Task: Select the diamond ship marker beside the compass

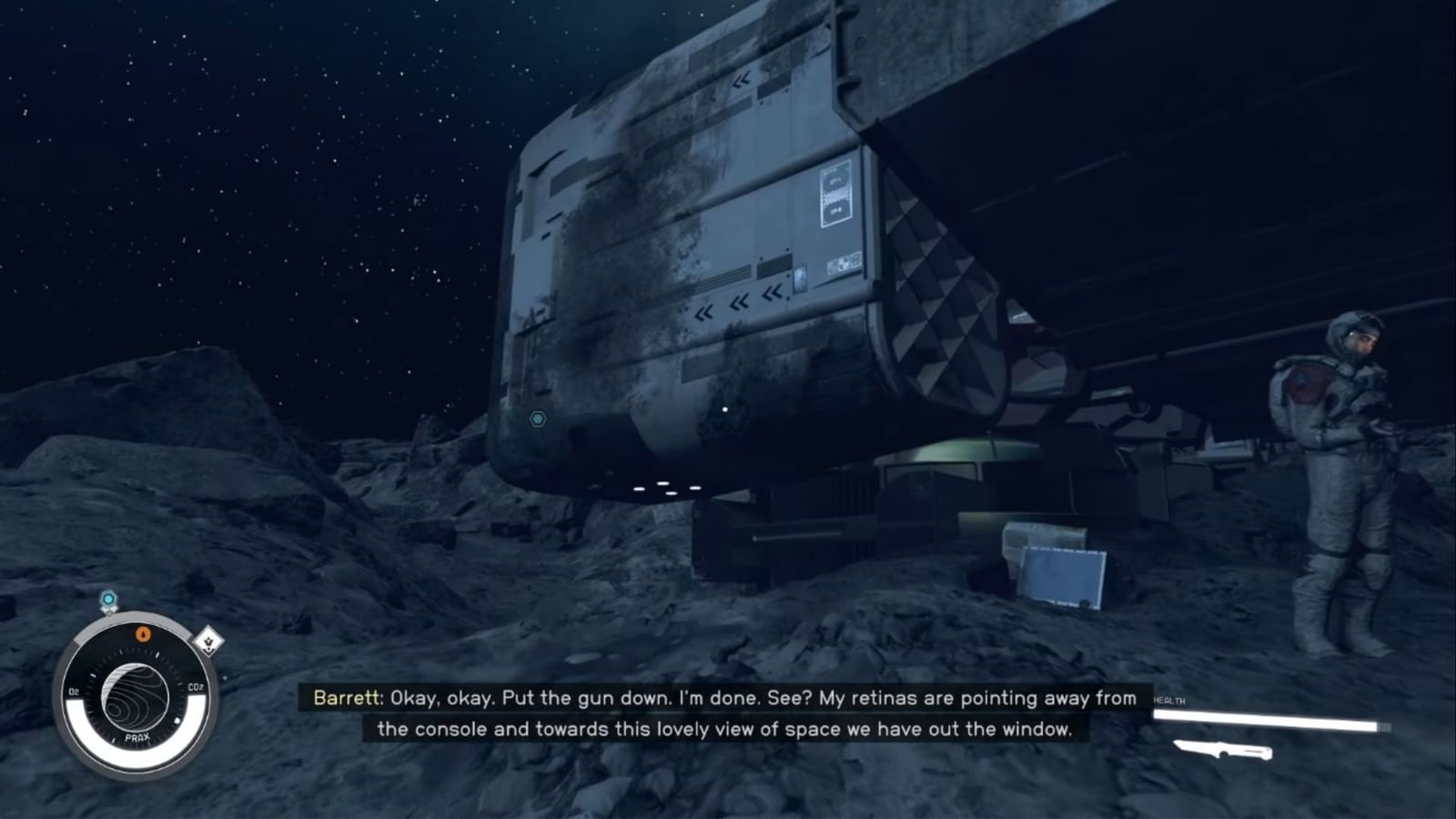Action: click(x=207, y=640)
